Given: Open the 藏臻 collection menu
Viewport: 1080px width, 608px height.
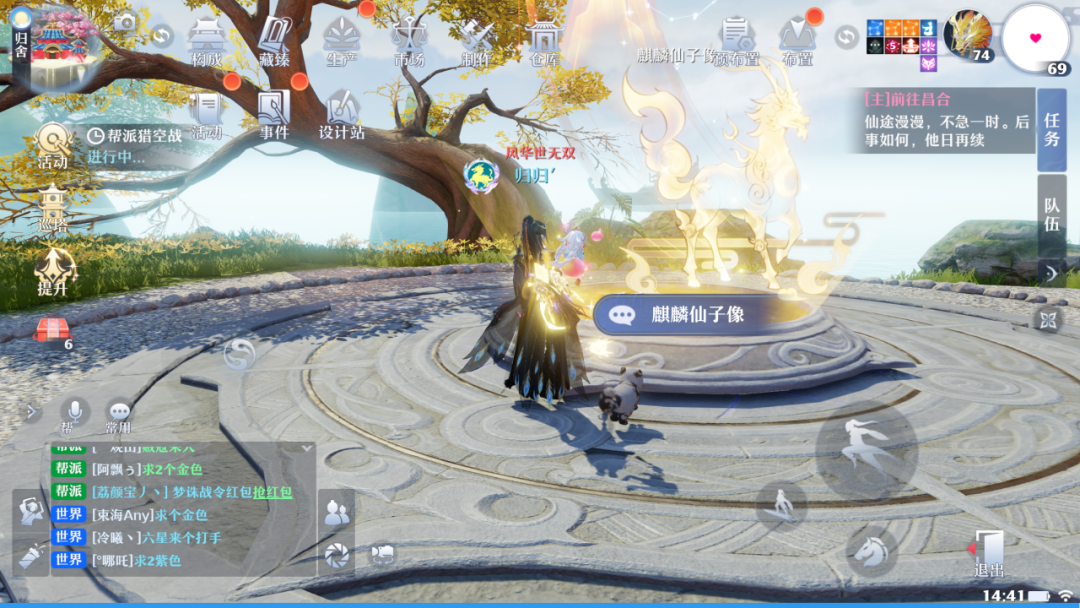Looking at the screenshot, I should coord(274,42).
